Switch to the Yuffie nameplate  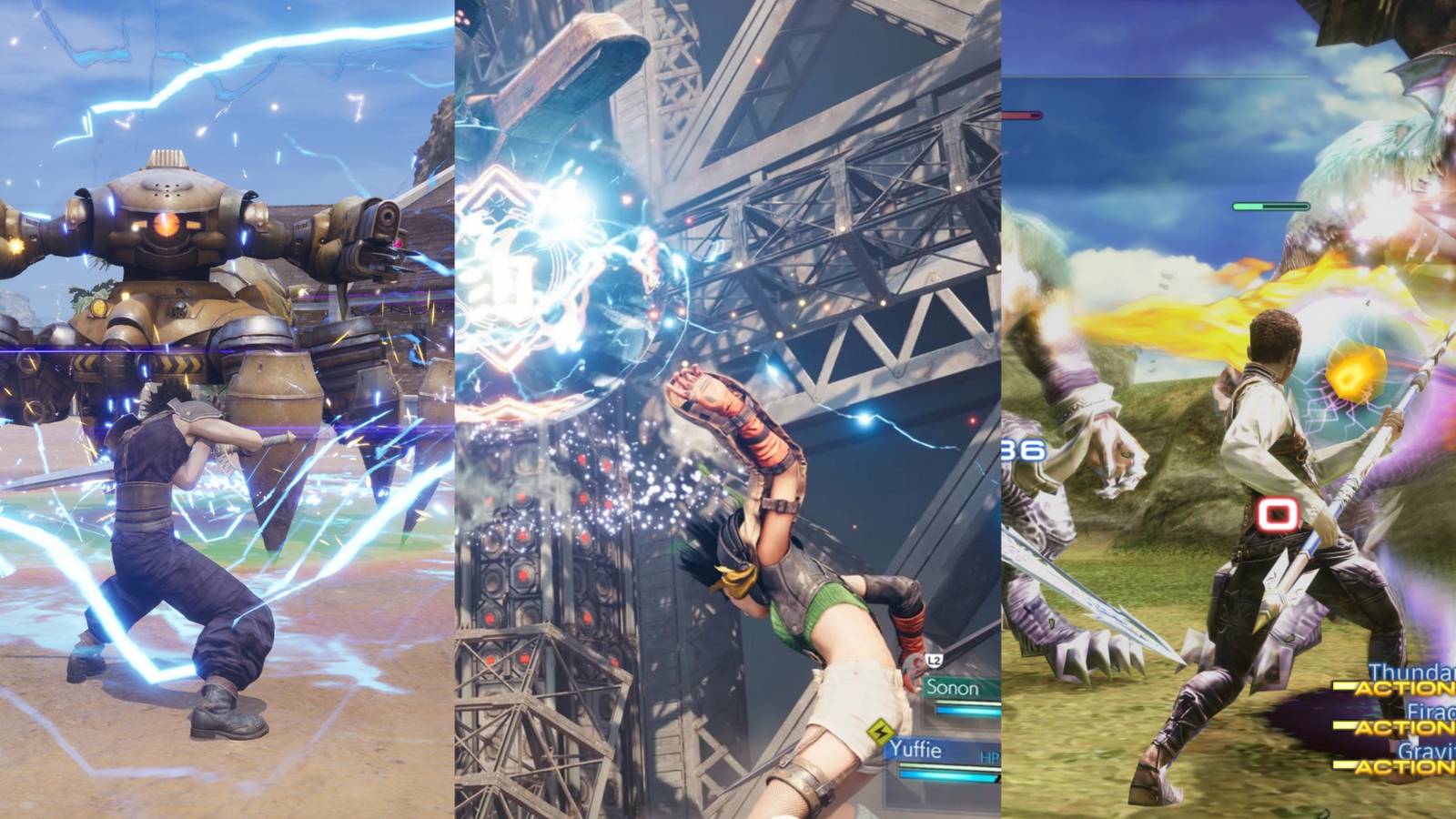point(915,749)
